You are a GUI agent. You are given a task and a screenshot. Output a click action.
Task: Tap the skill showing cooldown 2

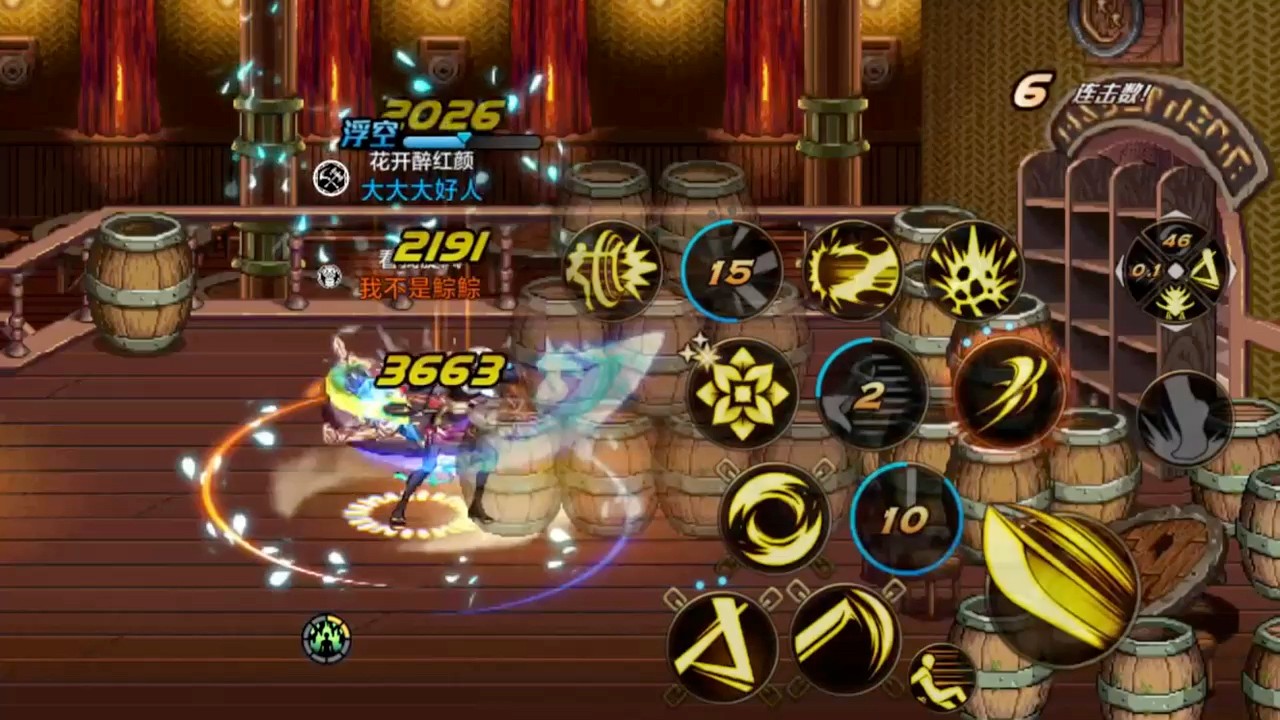(x=870, y=395)
